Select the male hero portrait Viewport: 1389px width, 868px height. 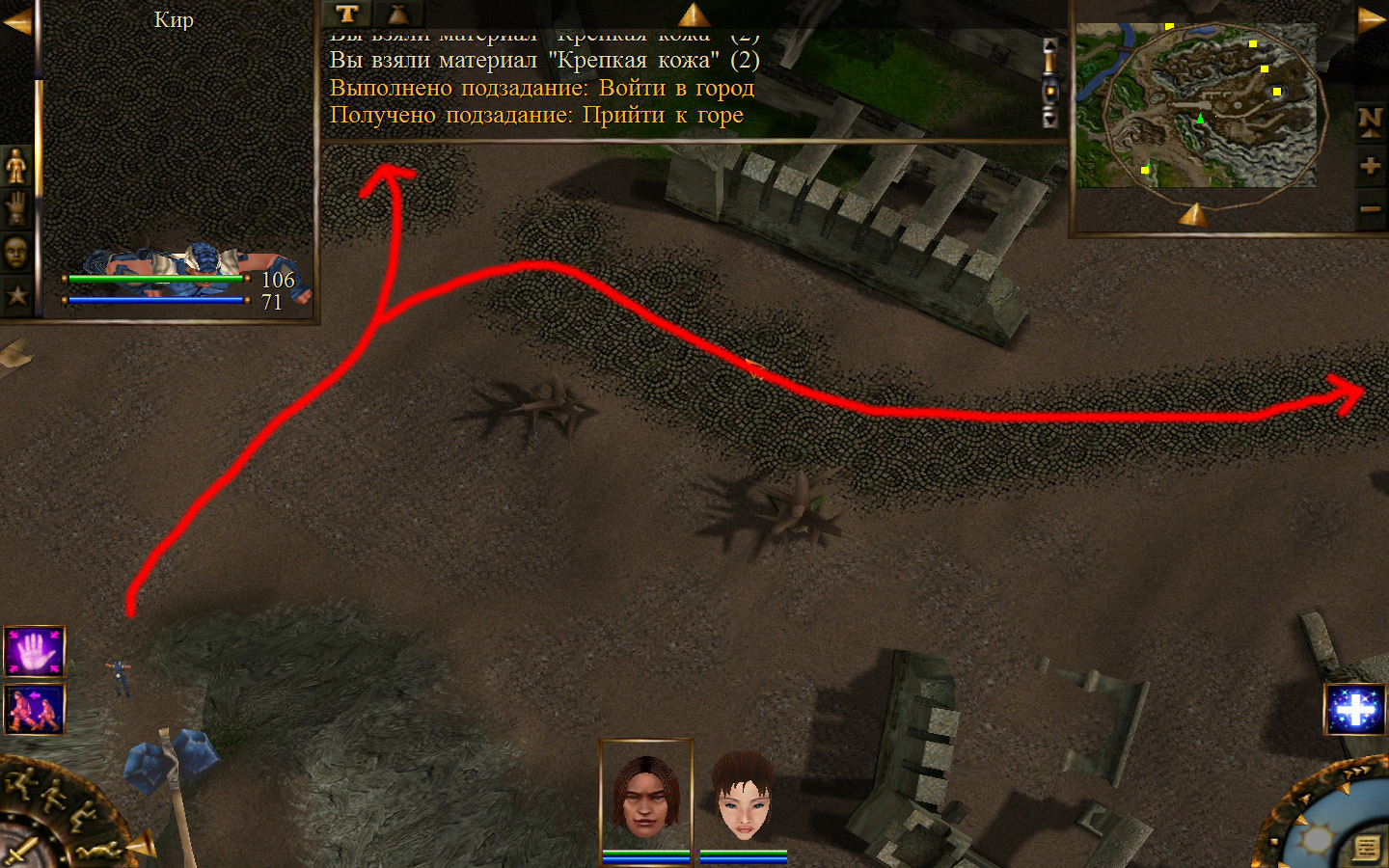(x=646, y=796)
